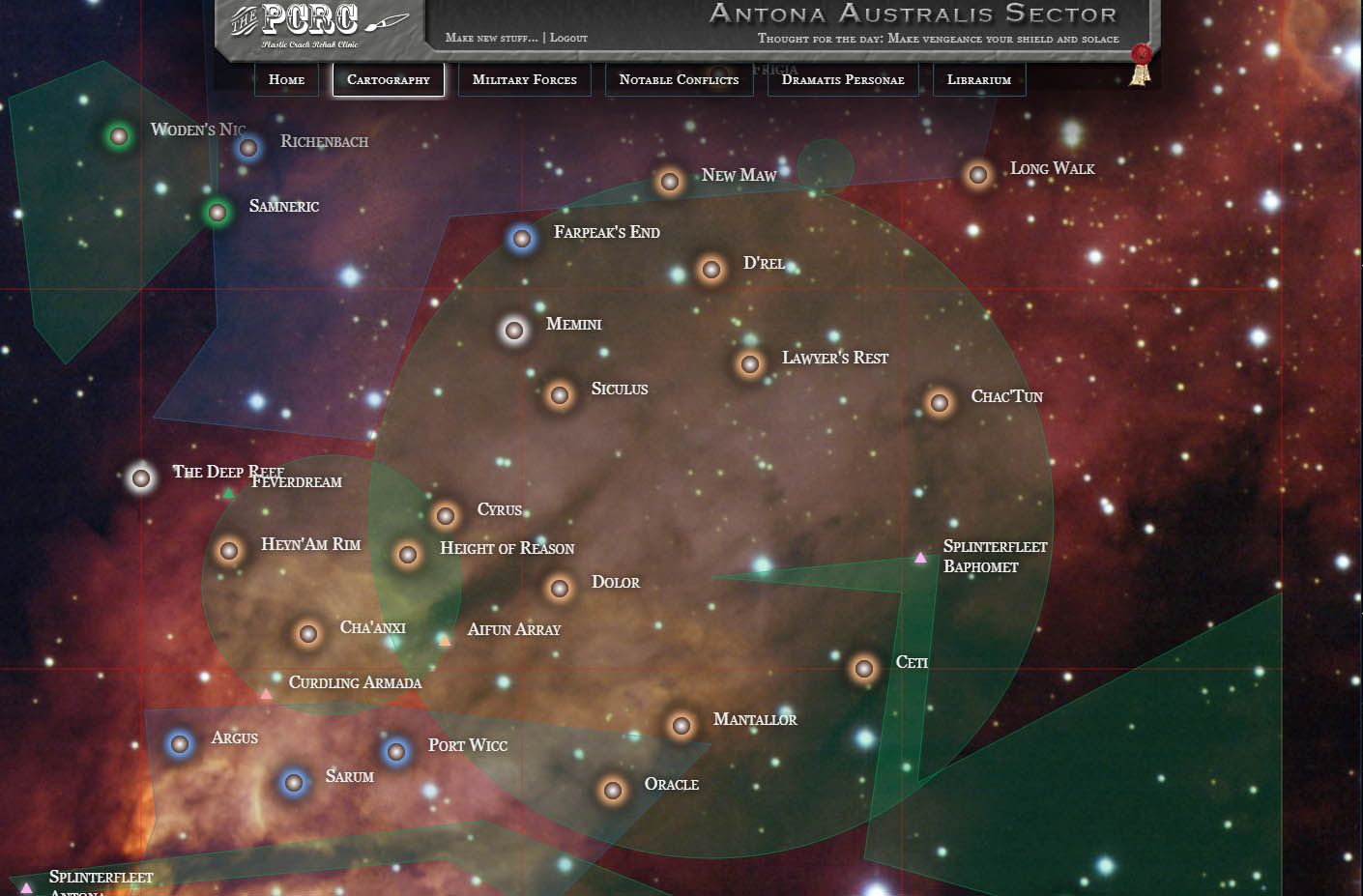Click the Oracle star marker
Screen dimensions: 1363x896
pyautogui.click(x=611, y=791)
